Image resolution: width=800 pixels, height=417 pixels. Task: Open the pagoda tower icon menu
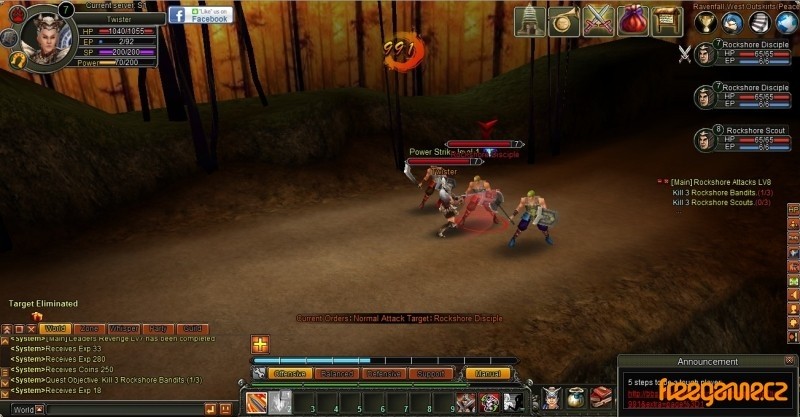click(x=530, y=20)
